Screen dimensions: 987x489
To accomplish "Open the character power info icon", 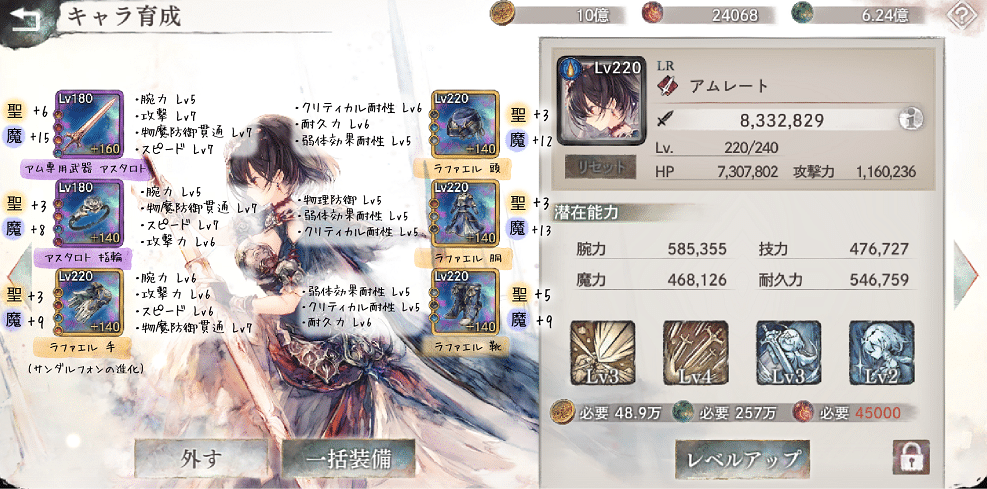I will [x=910, y=120].
